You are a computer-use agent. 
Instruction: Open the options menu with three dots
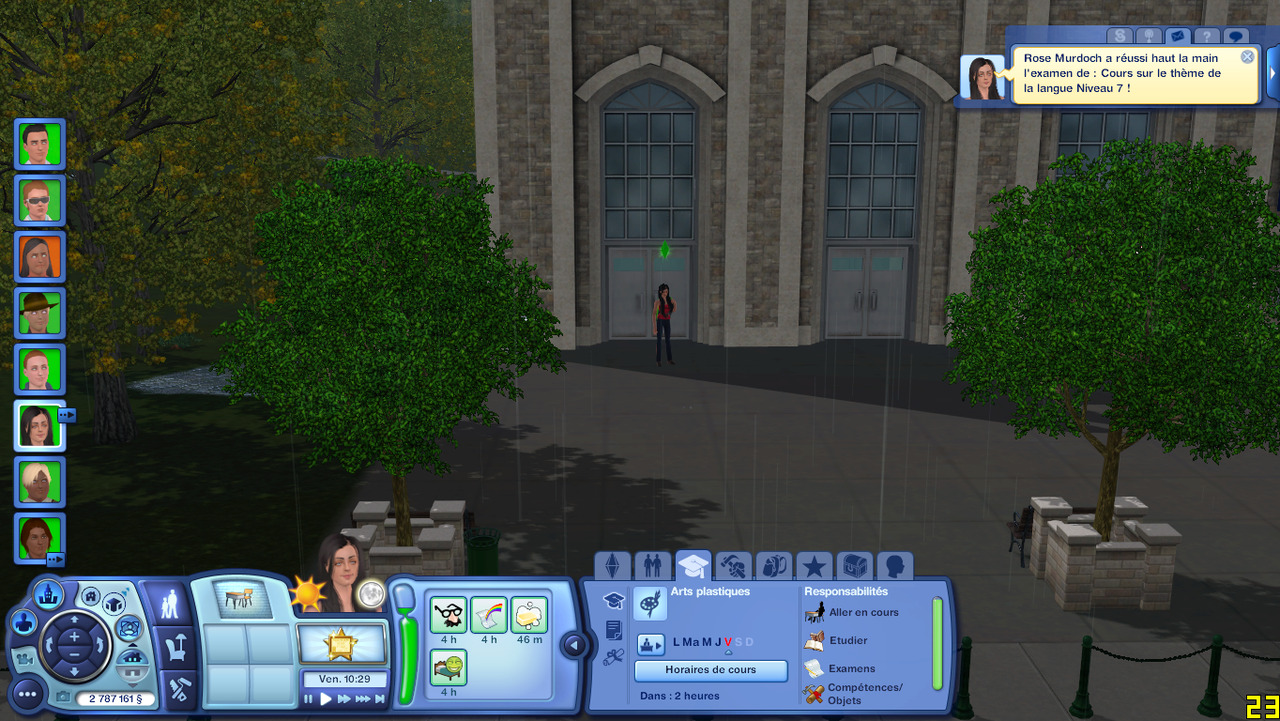(x=27, y=694)
